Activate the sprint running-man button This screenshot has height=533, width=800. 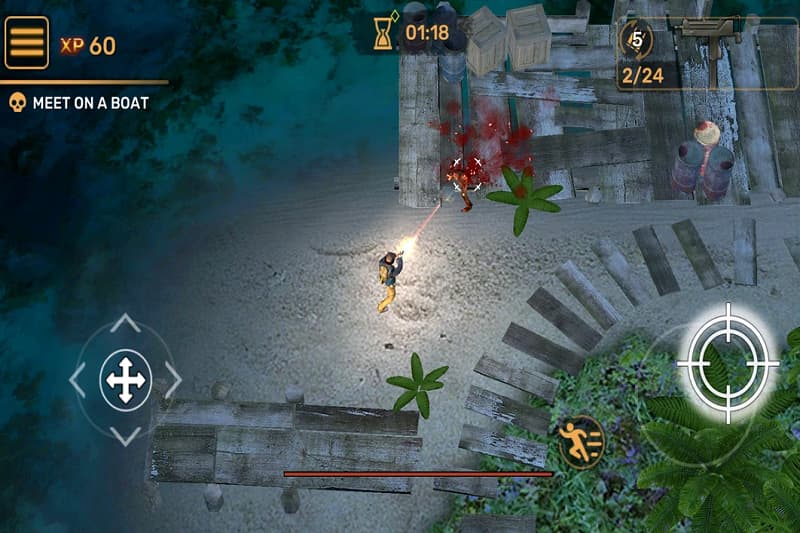coord(581,442)
